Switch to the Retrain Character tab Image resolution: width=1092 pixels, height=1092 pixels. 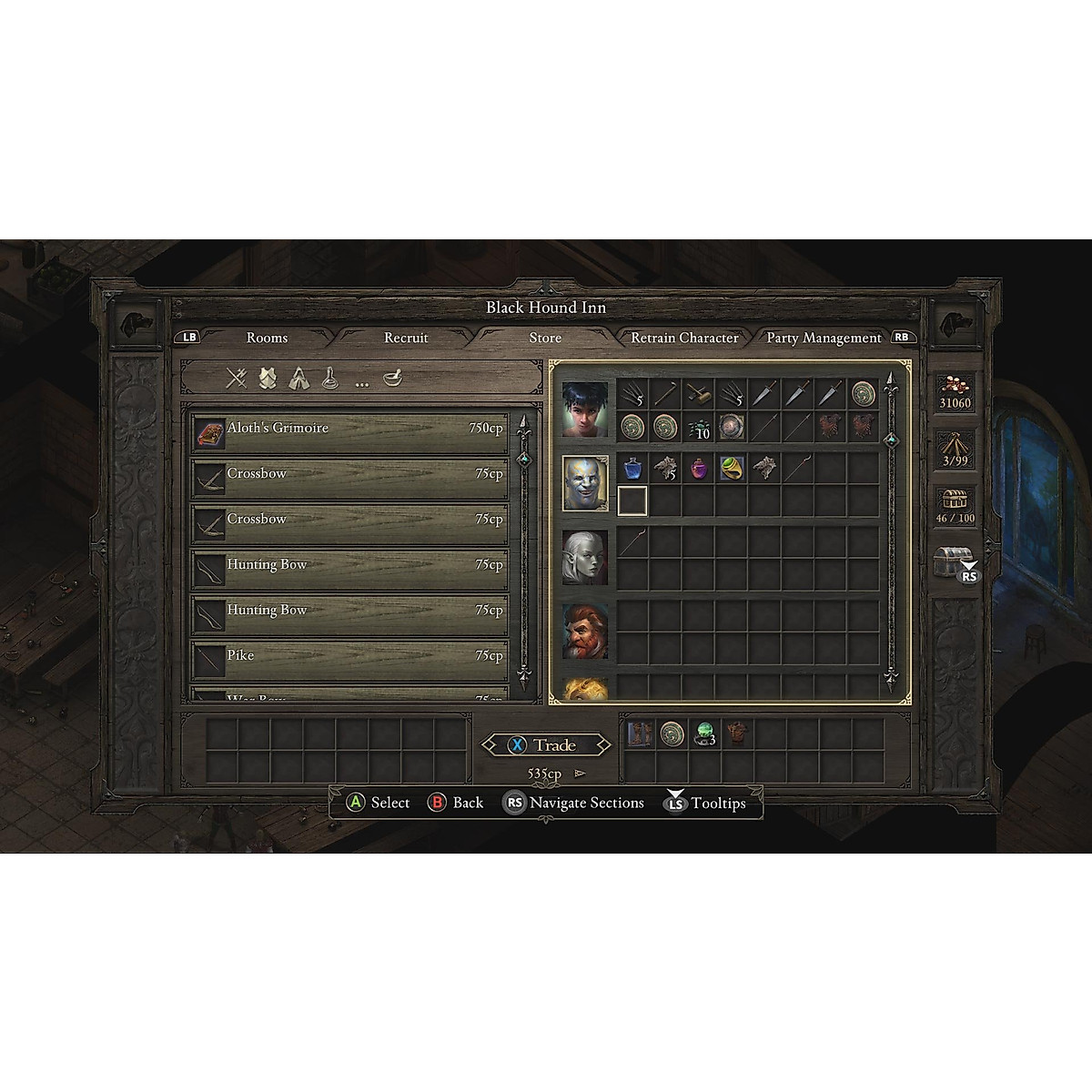[684, 338]
